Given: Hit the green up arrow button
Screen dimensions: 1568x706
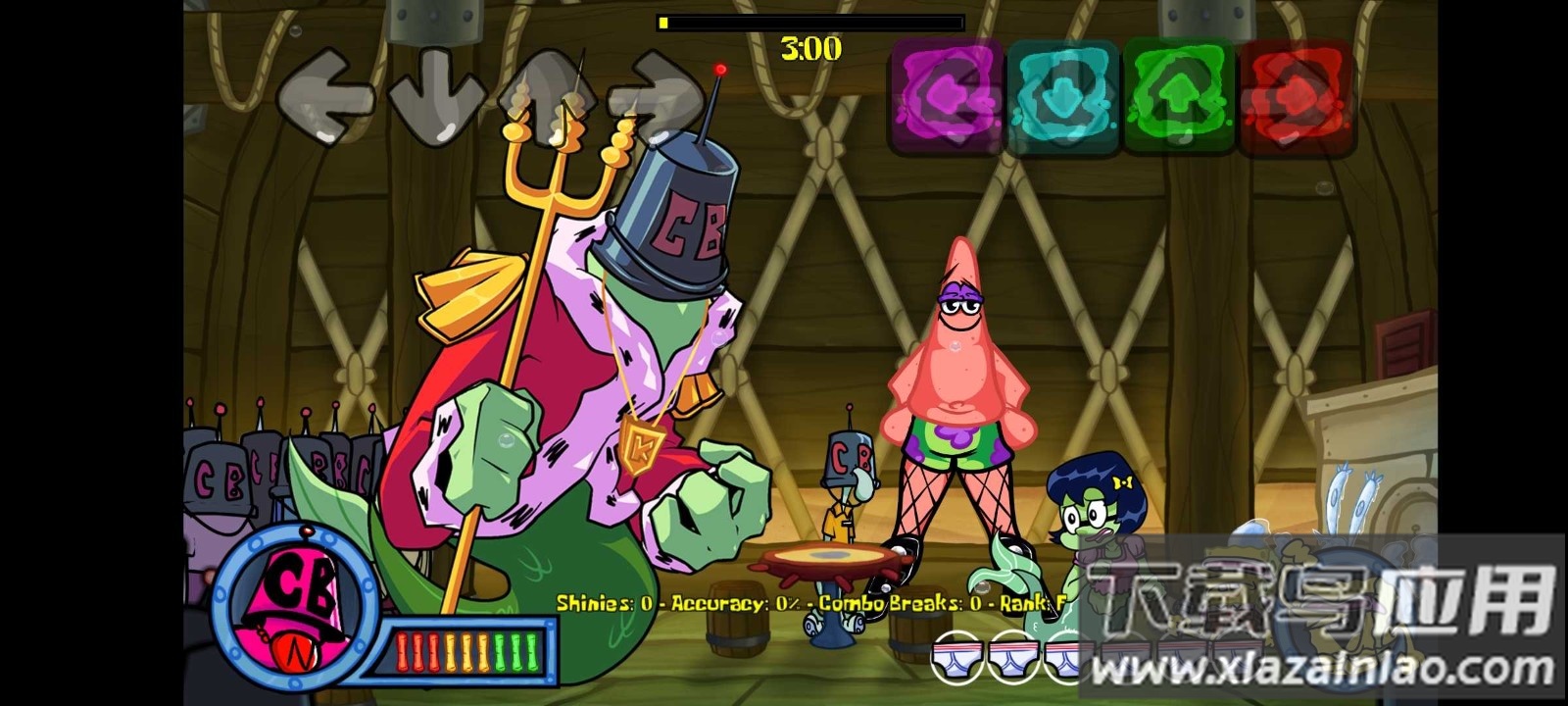Looking at the screenshot, I should 1179,96.
